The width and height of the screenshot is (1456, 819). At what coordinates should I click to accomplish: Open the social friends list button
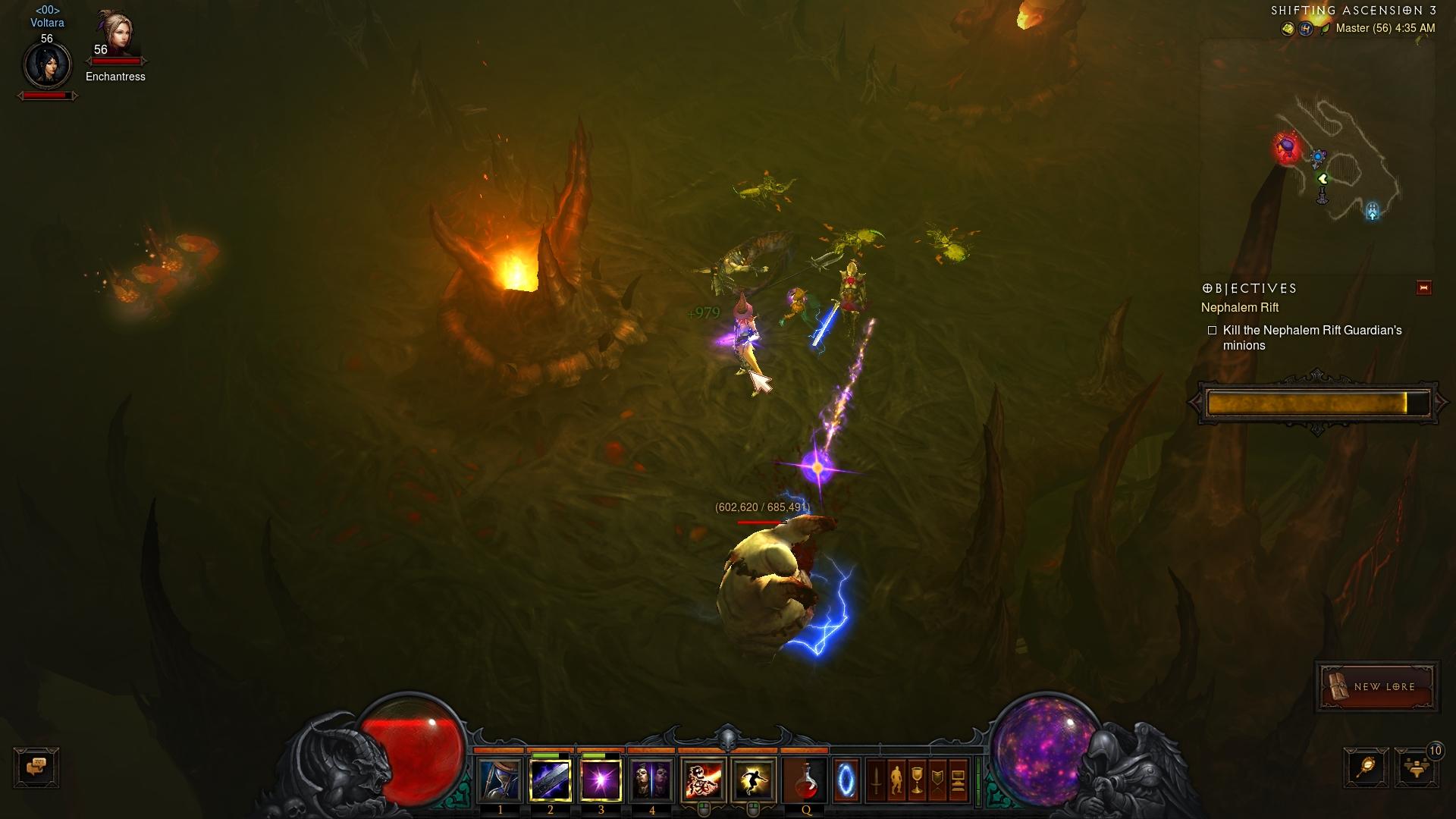1415,767
